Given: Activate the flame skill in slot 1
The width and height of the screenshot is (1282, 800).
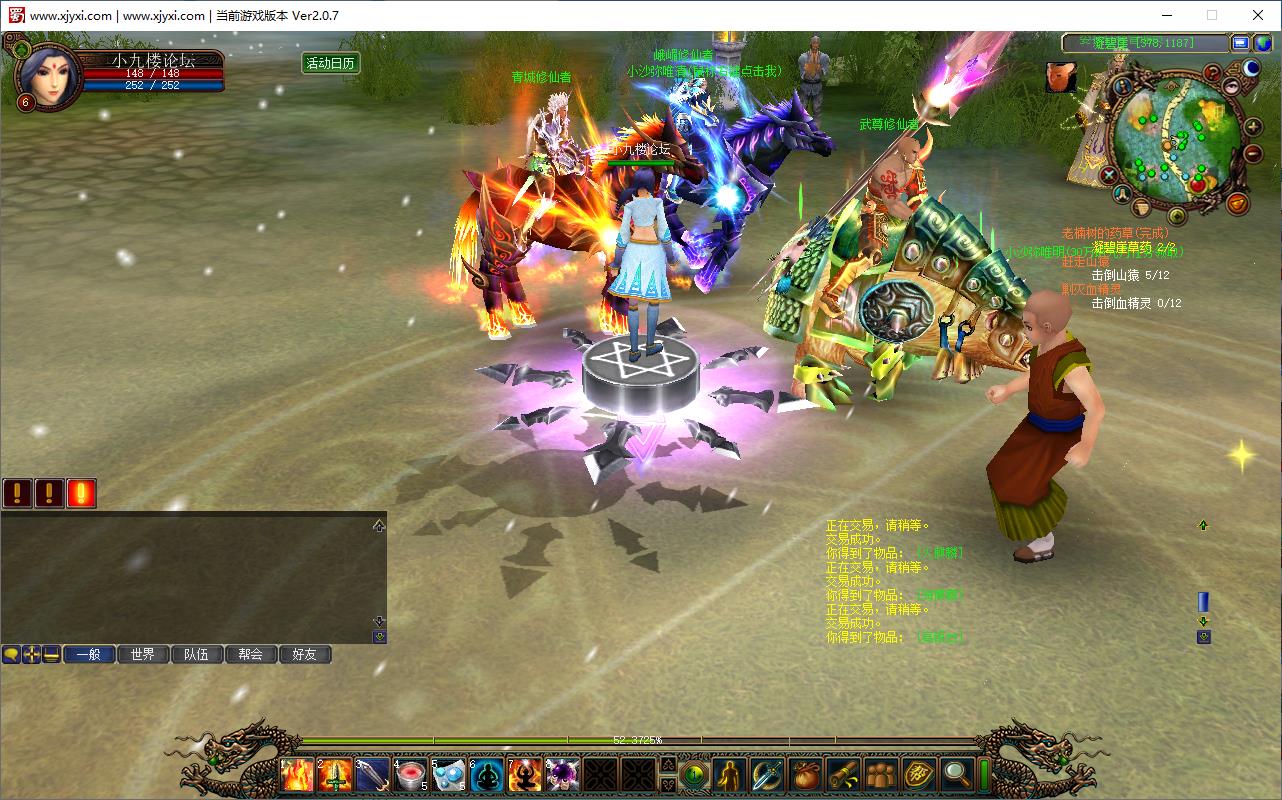Looking at the screenshot, I should click(x=298, y=775).
